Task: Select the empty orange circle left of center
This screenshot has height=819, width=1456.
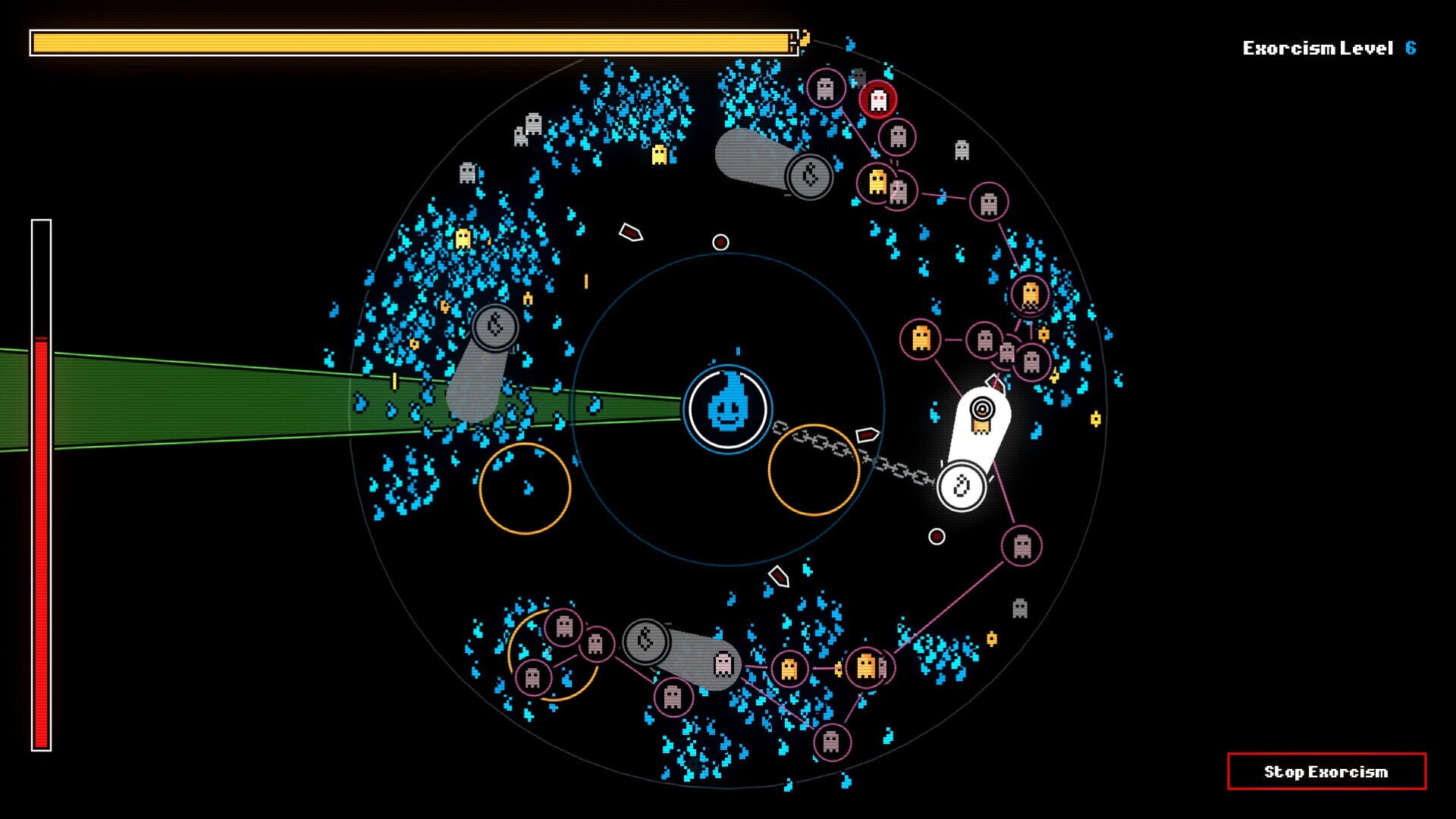Action: tap(526, 486)
